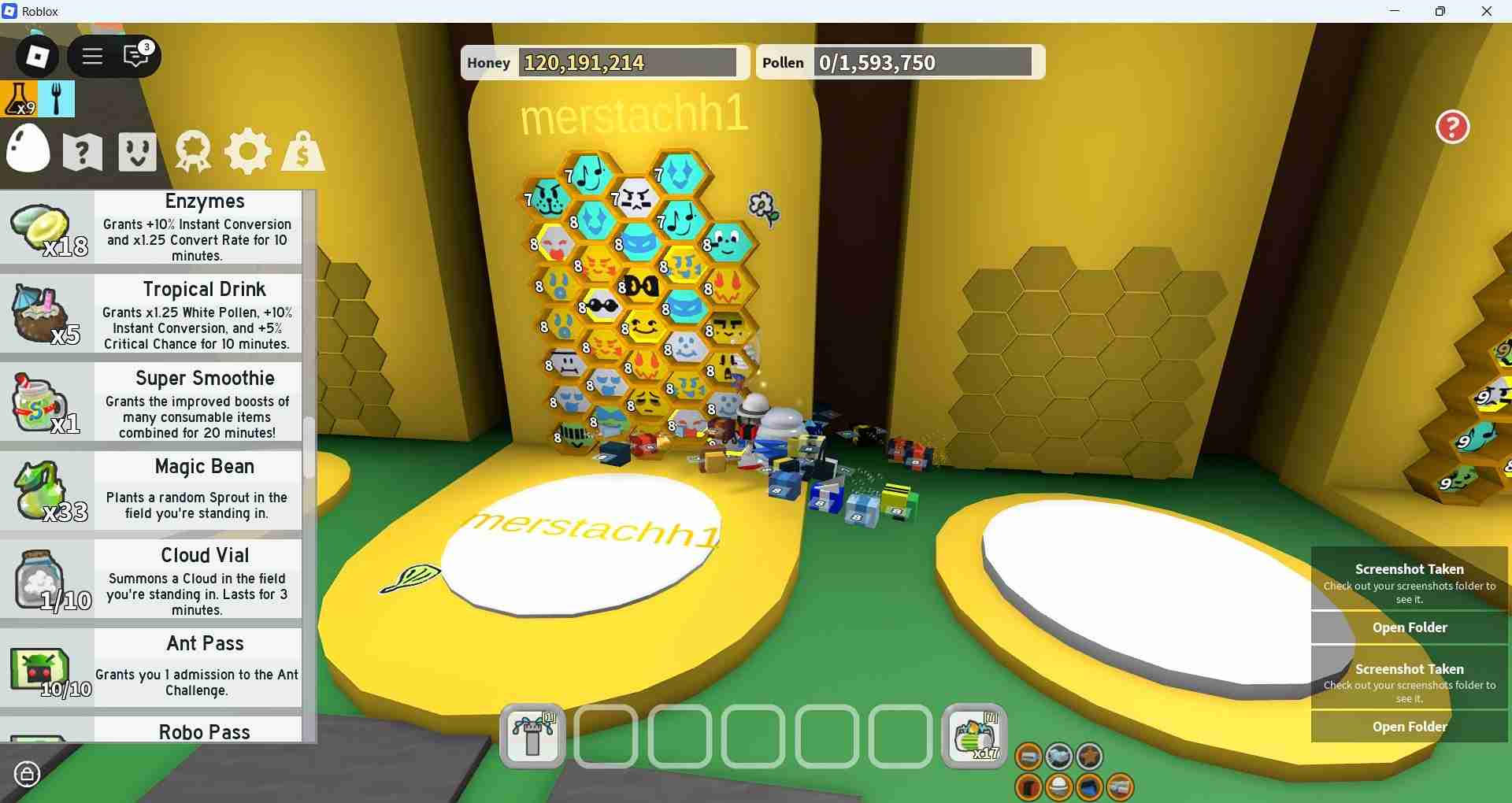Image resolution: width=1512 pixels, height=803 pixels.
Task: Open the quest map icon
Action: coord(81,151)
